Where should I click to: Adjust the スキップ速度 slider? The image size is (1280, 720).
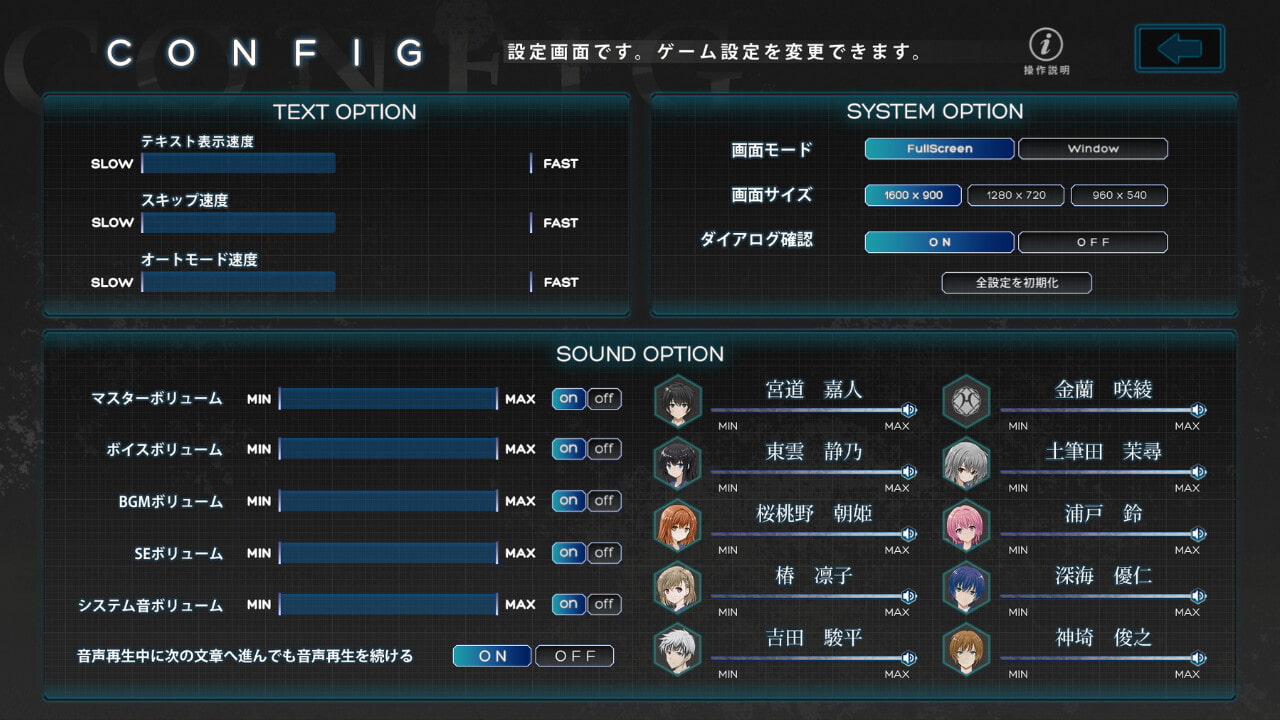(336, 223)
